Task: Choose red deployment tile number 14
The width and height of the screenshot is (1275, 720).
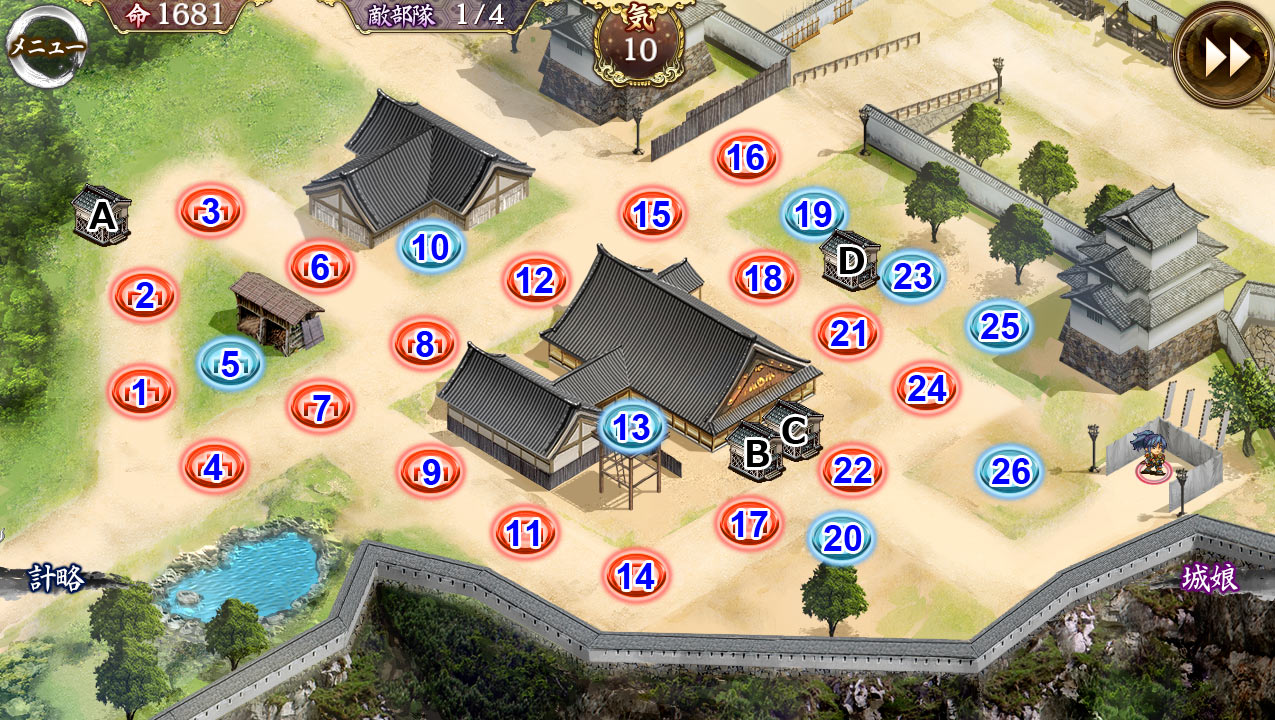Action: click(x=636, y=576)
